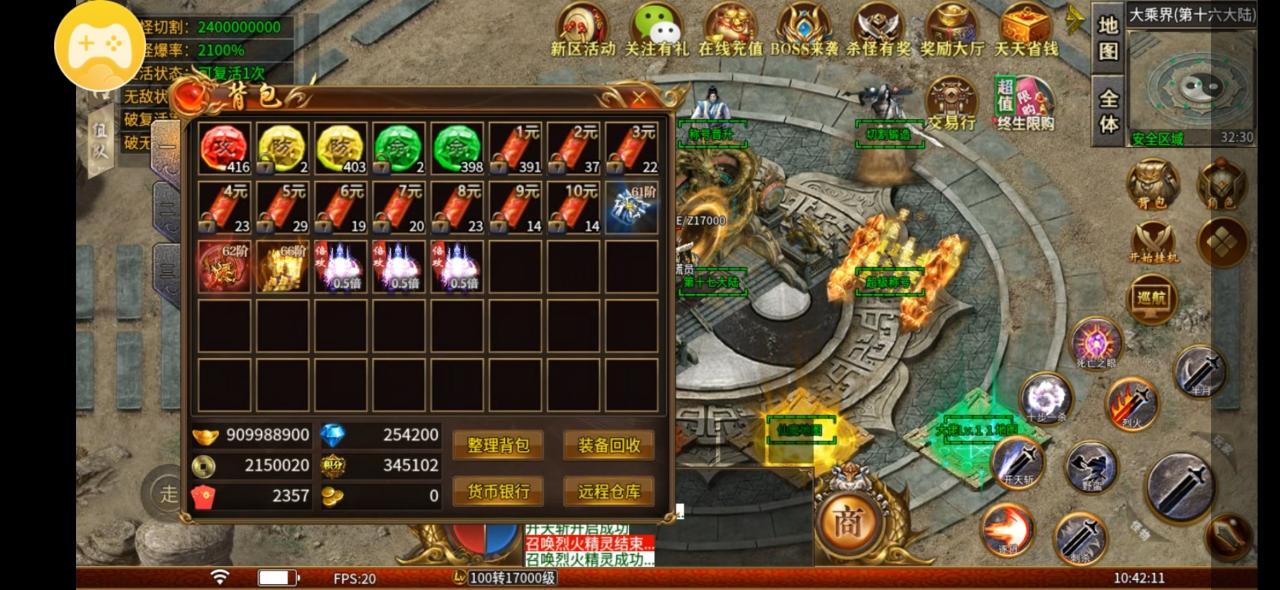Open the 远程仓库 remote warehouse

[x=608, y=490]
